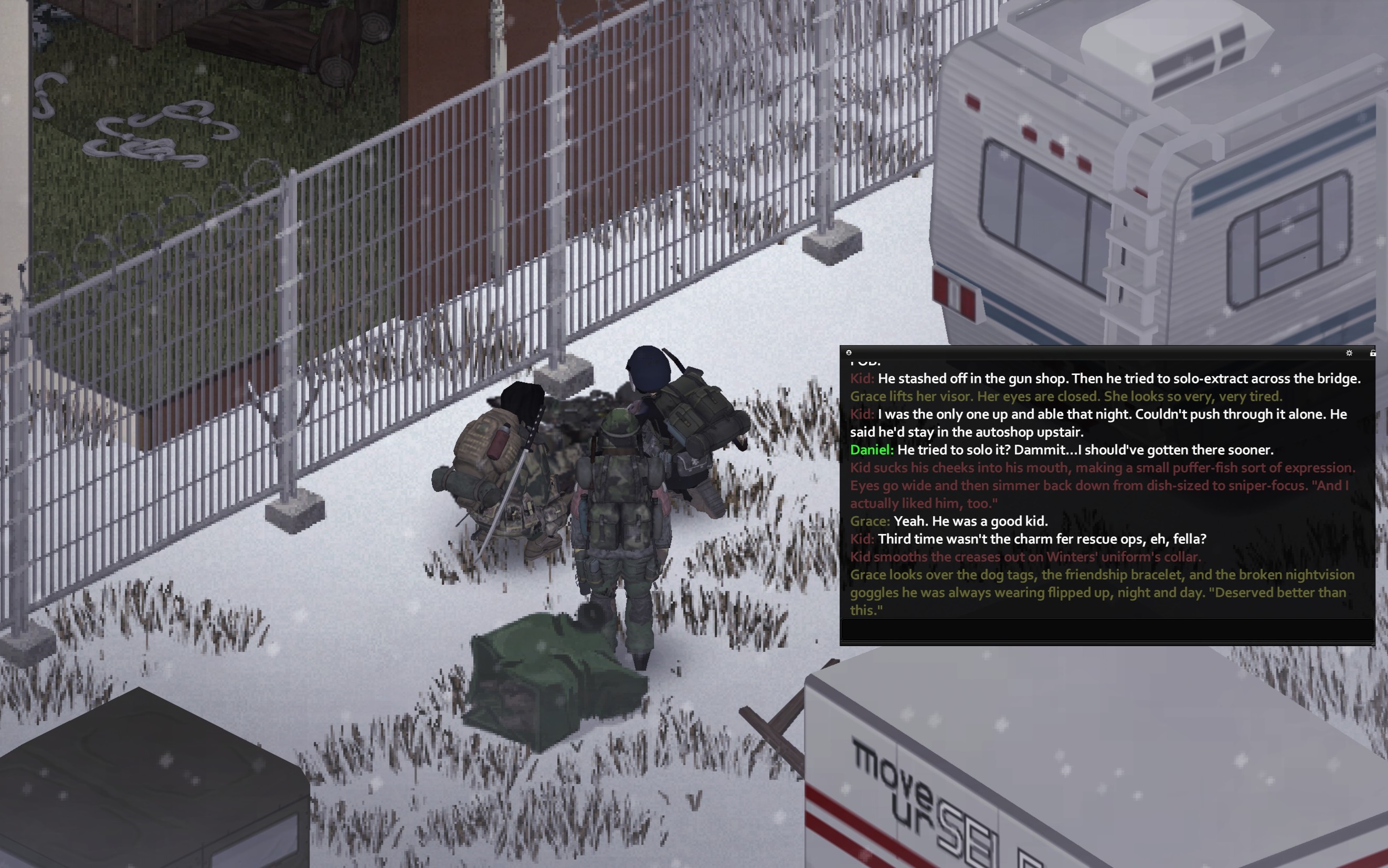Close the chat window

click(x=849, y=352)
